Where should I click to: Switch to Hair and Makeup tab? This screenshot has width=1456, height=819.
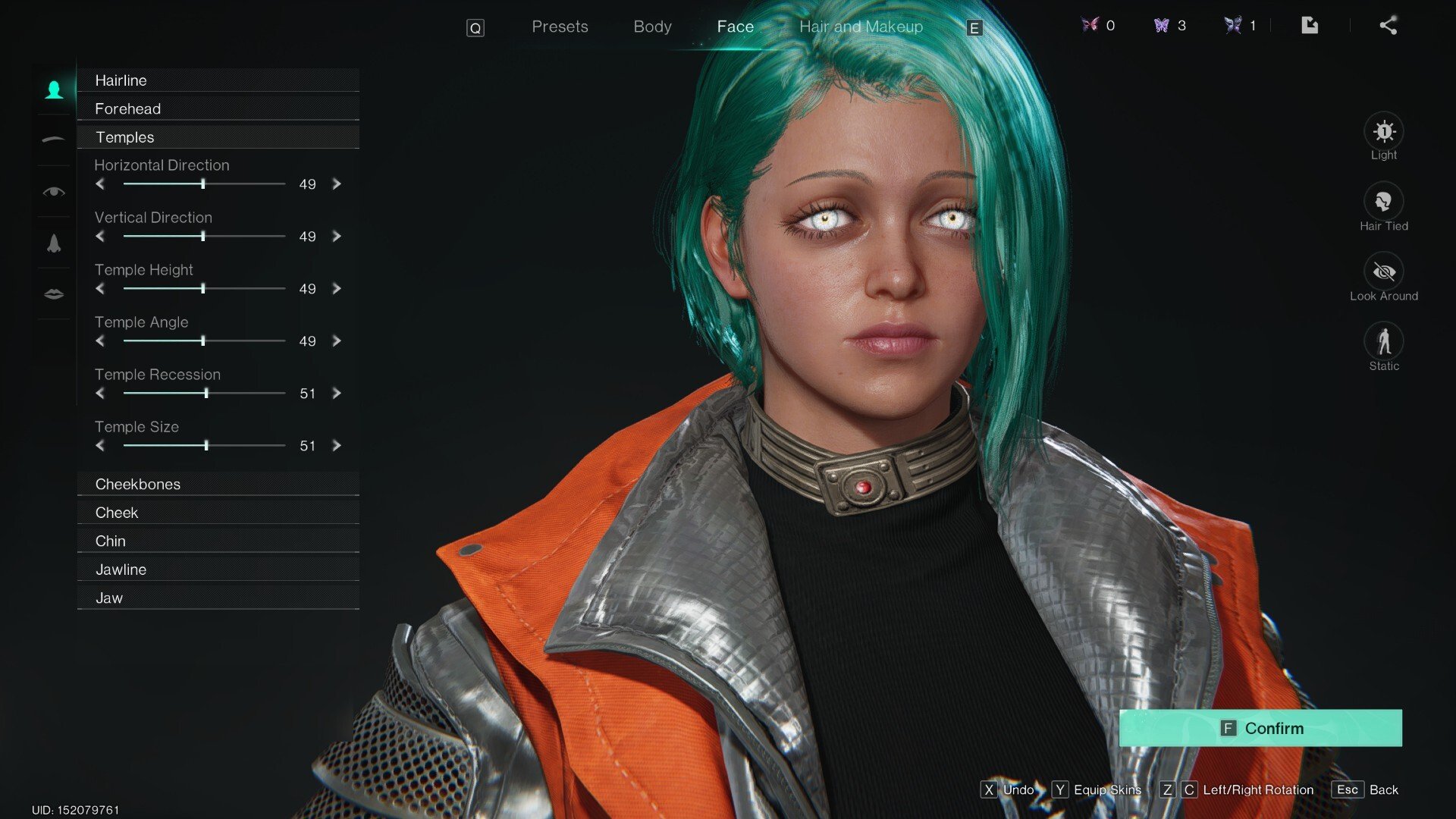pyautogui.click(x=861, y=27)
